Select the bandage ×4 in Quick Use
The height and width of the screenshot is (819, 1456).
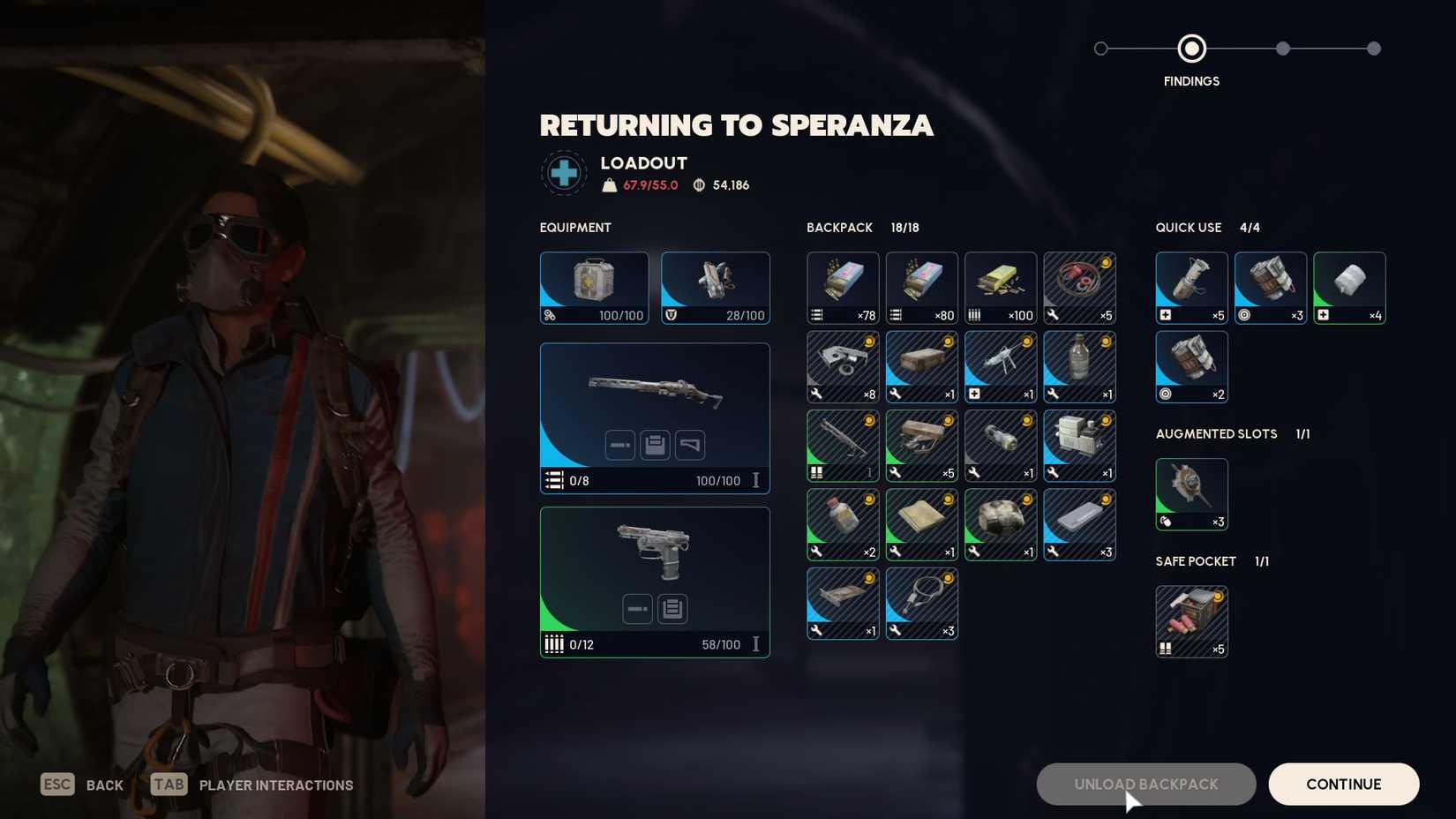pyautogui.click(x=1349, y=288)
